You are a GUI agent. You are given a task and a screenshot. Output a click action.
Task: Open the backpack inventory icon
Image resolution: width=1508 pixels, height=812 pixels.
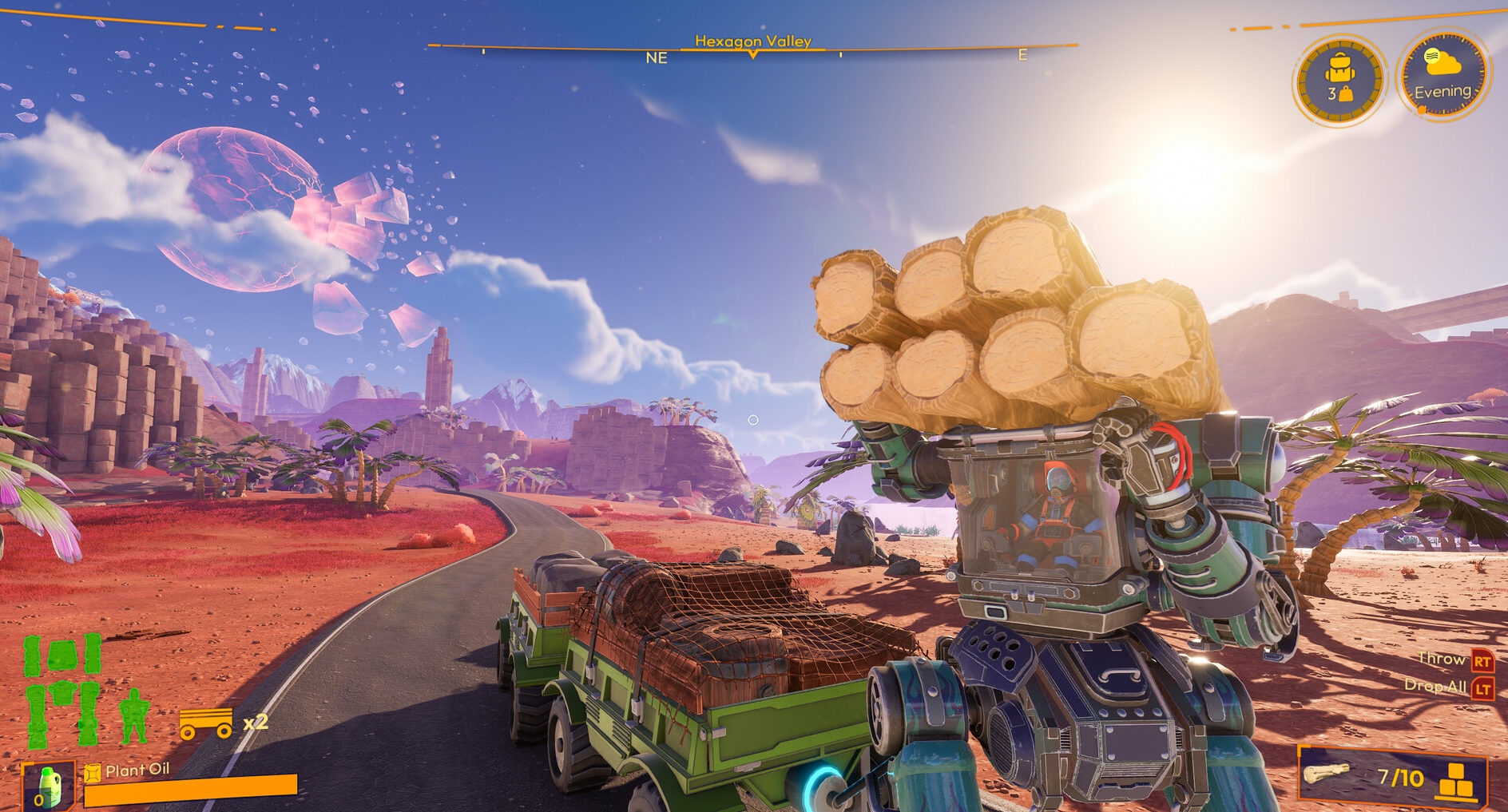[x=1341, y=73]
